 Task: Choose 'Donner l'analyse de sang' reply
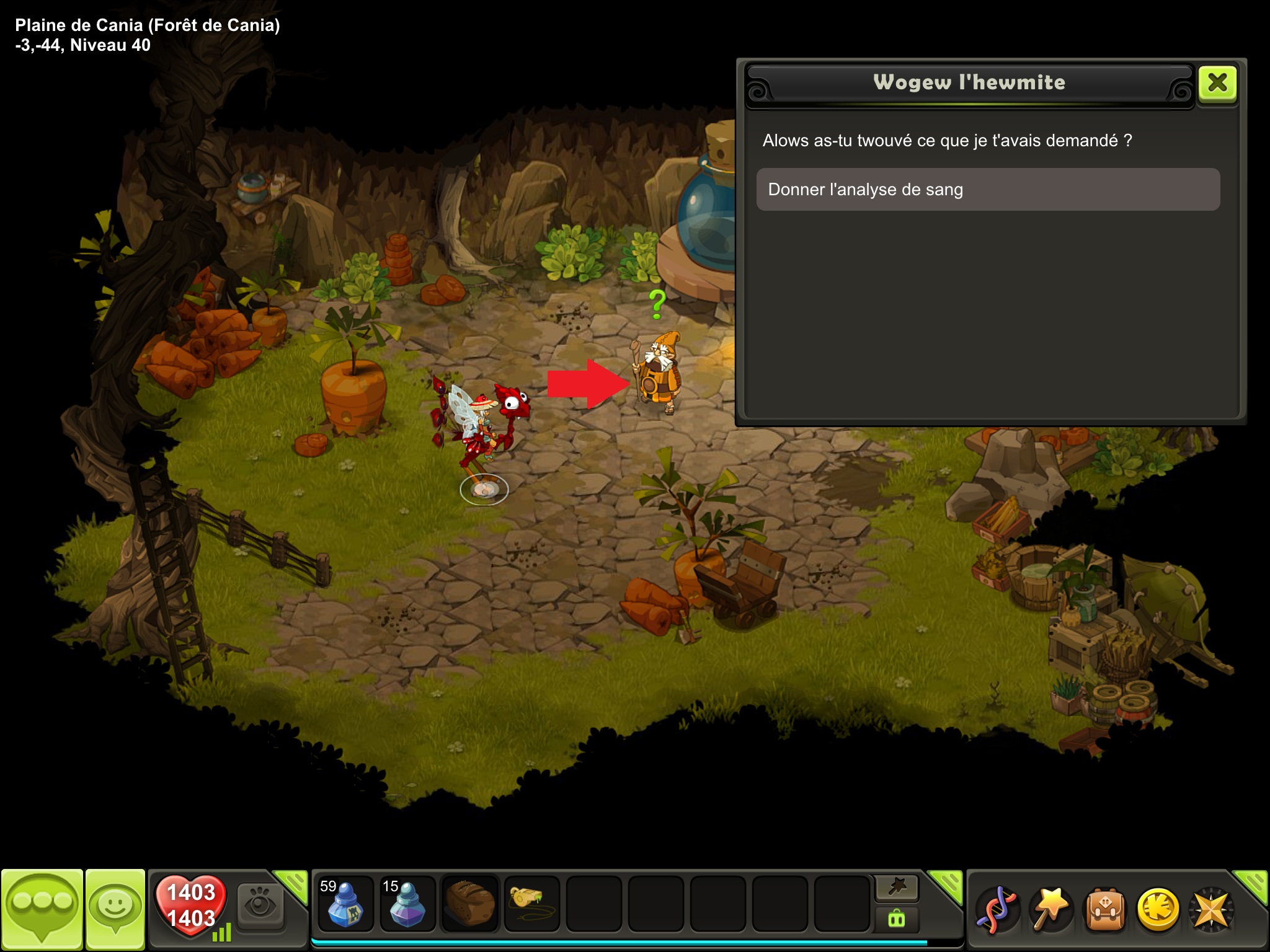[x=988, y=190]
